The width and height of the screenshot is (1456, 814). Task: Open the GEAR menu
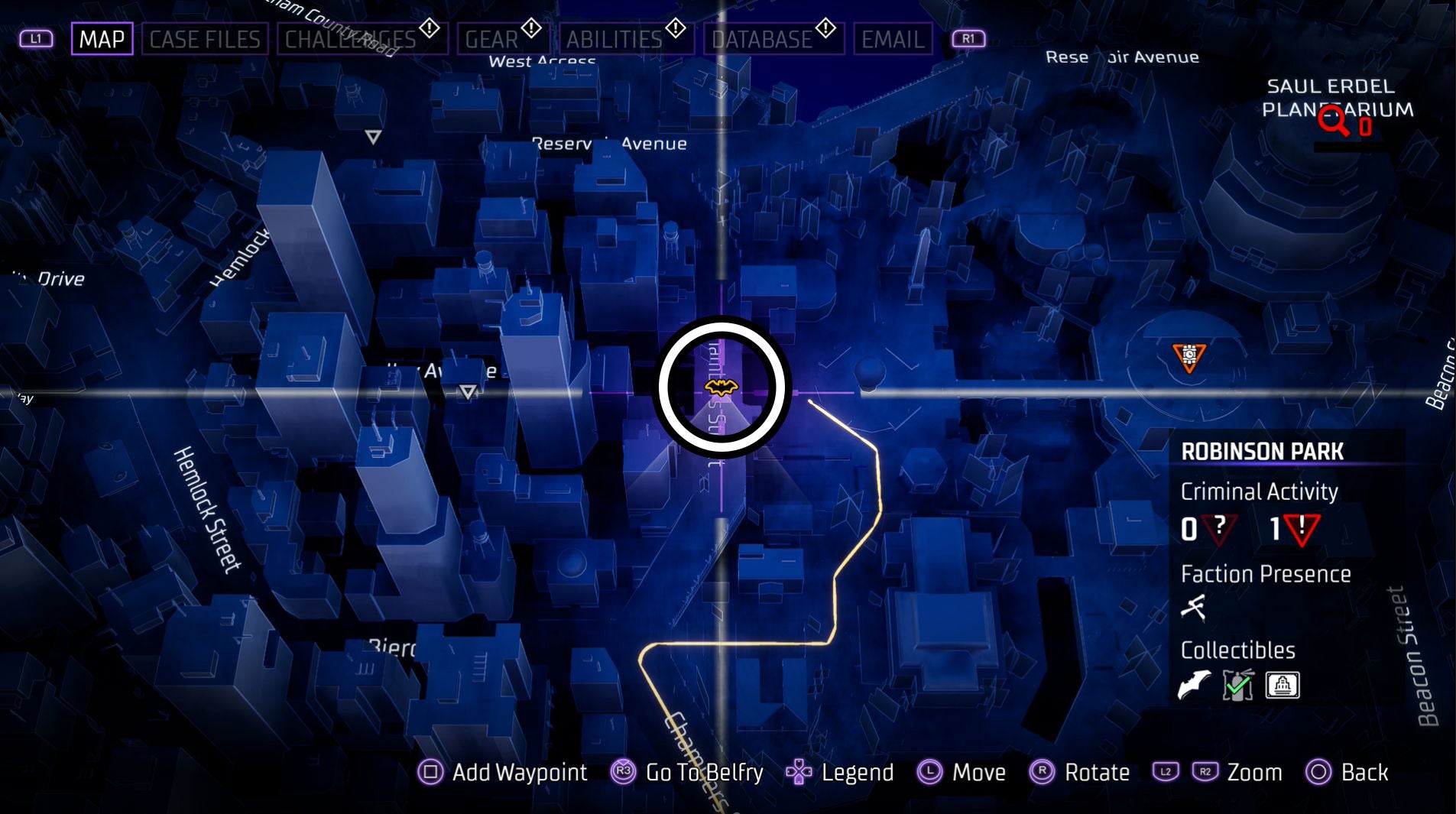pos(497,39)
